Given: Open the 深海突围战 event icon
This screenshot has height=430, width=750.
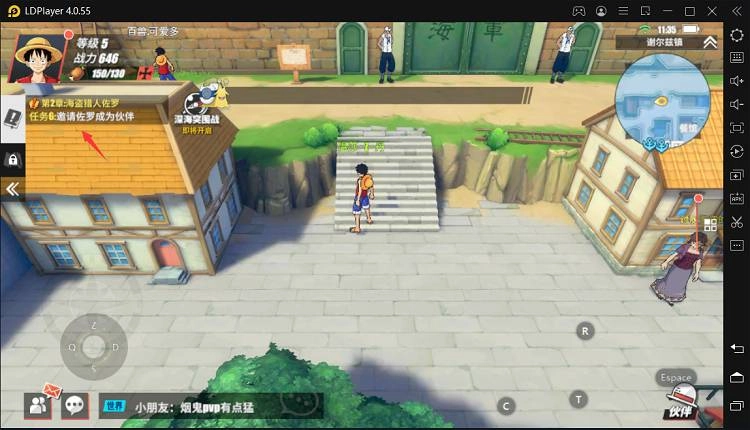Looking at the screenshot, I should [x=204, y=103].
